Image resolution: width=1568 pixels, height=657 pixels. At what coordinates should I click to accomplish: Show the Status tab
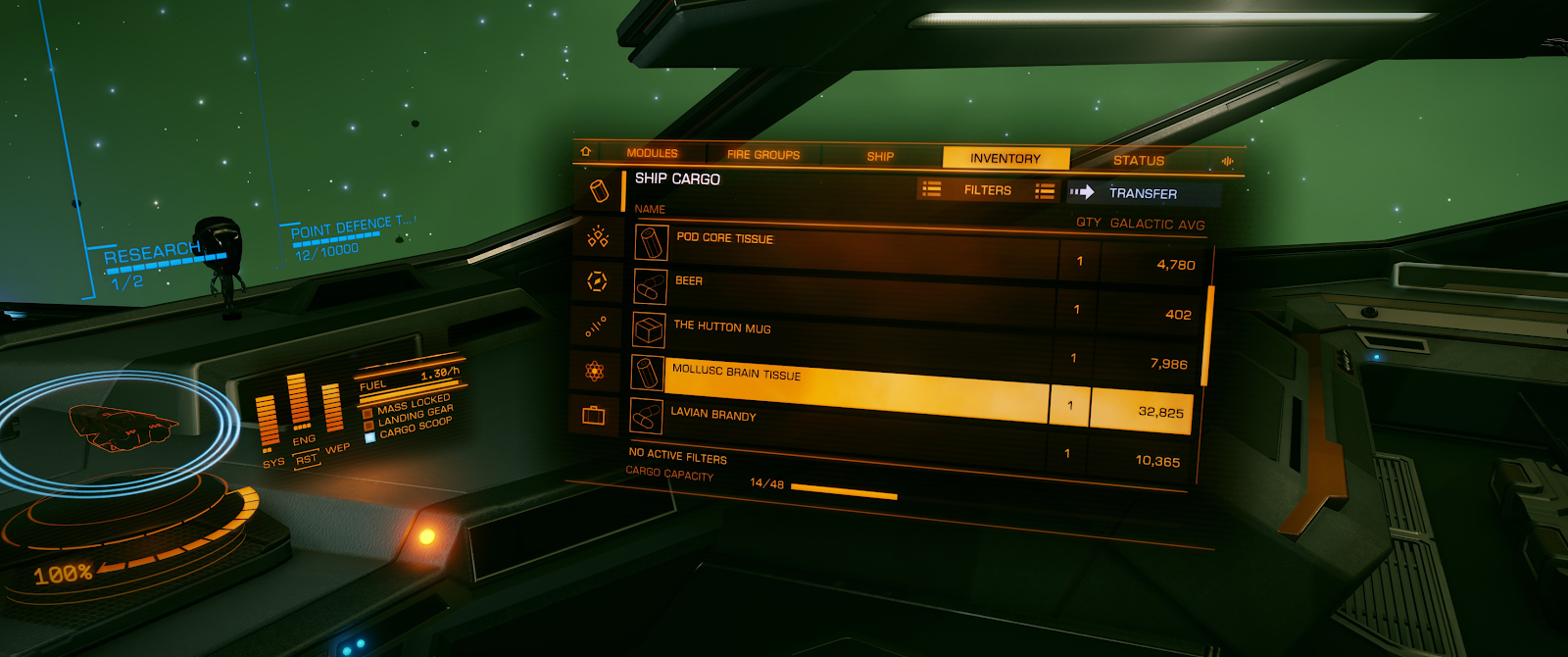pos(1138,160)
